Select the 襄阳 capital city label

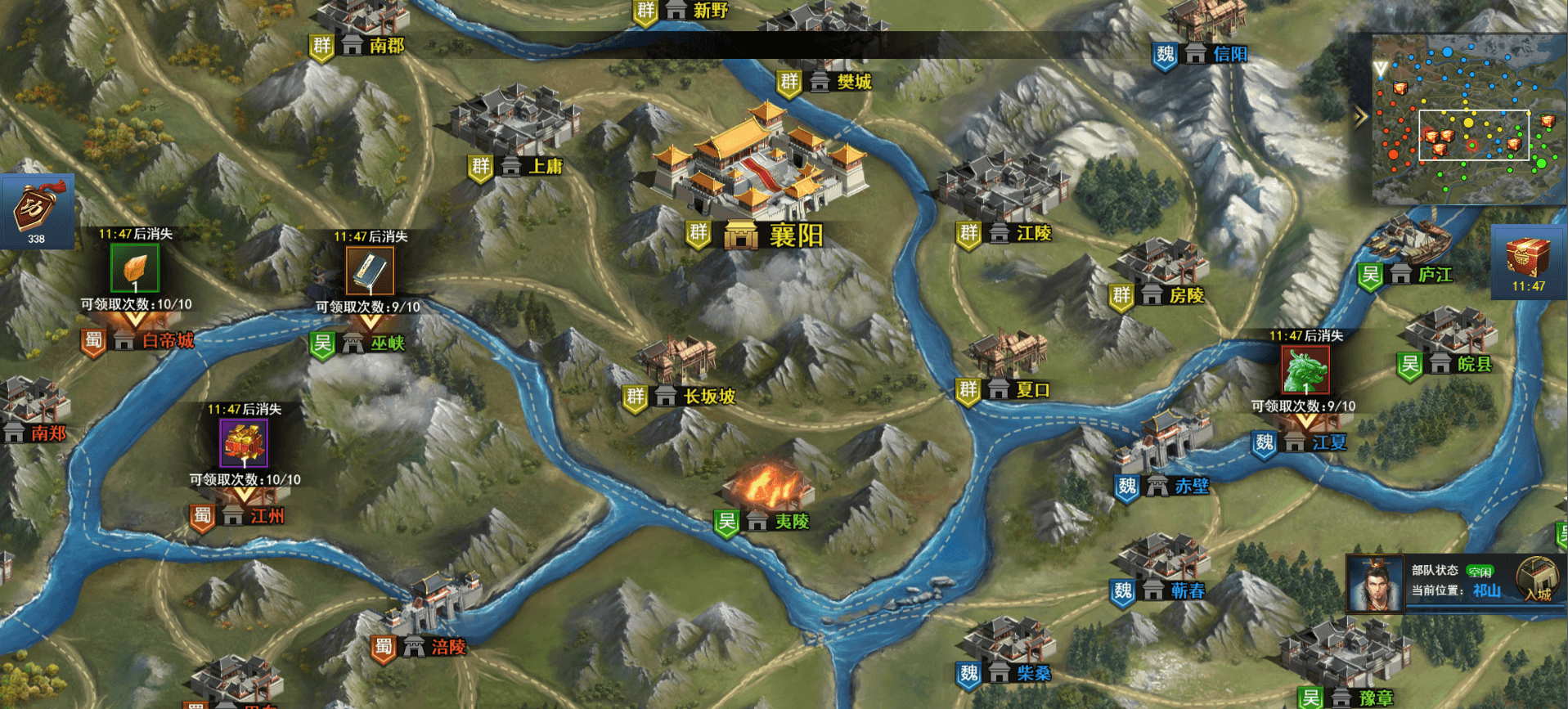795,236
